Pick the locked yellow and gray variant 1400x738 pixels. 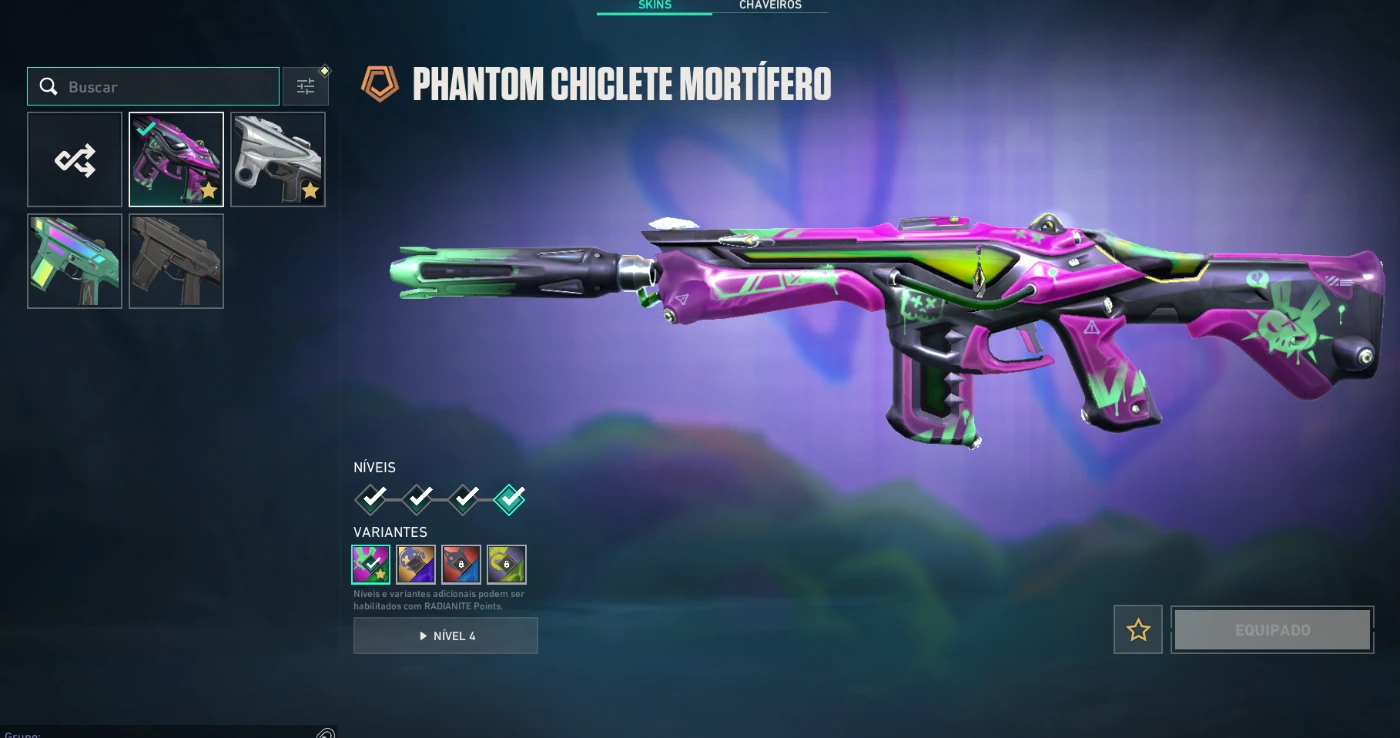(506, 565)
